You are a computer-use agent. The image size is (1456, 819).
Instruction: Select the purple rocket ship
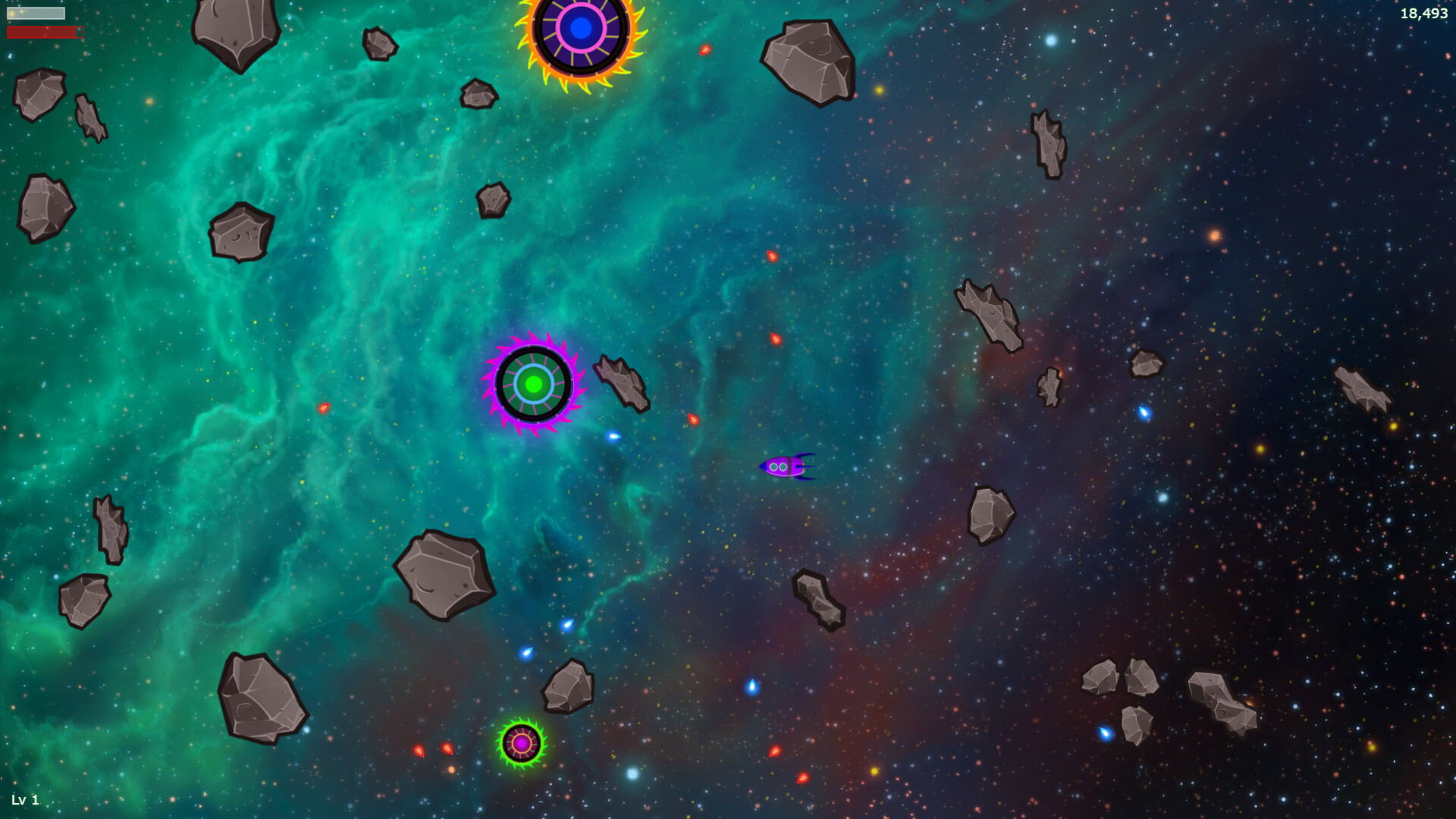click(786, 466)
